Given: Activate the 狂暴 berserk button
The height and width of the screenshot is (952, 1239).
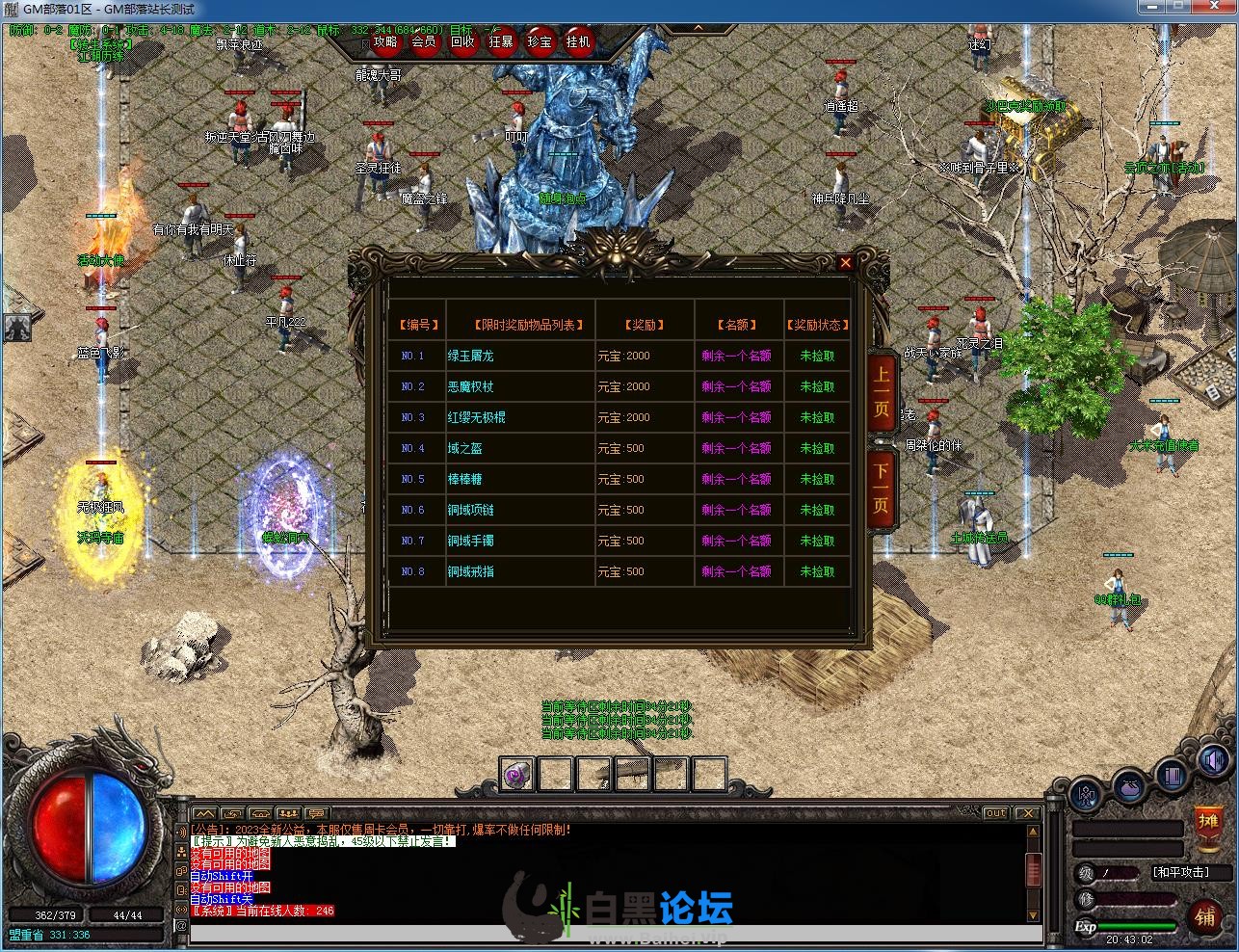Looking at the screenshot, I should (501, 42).
